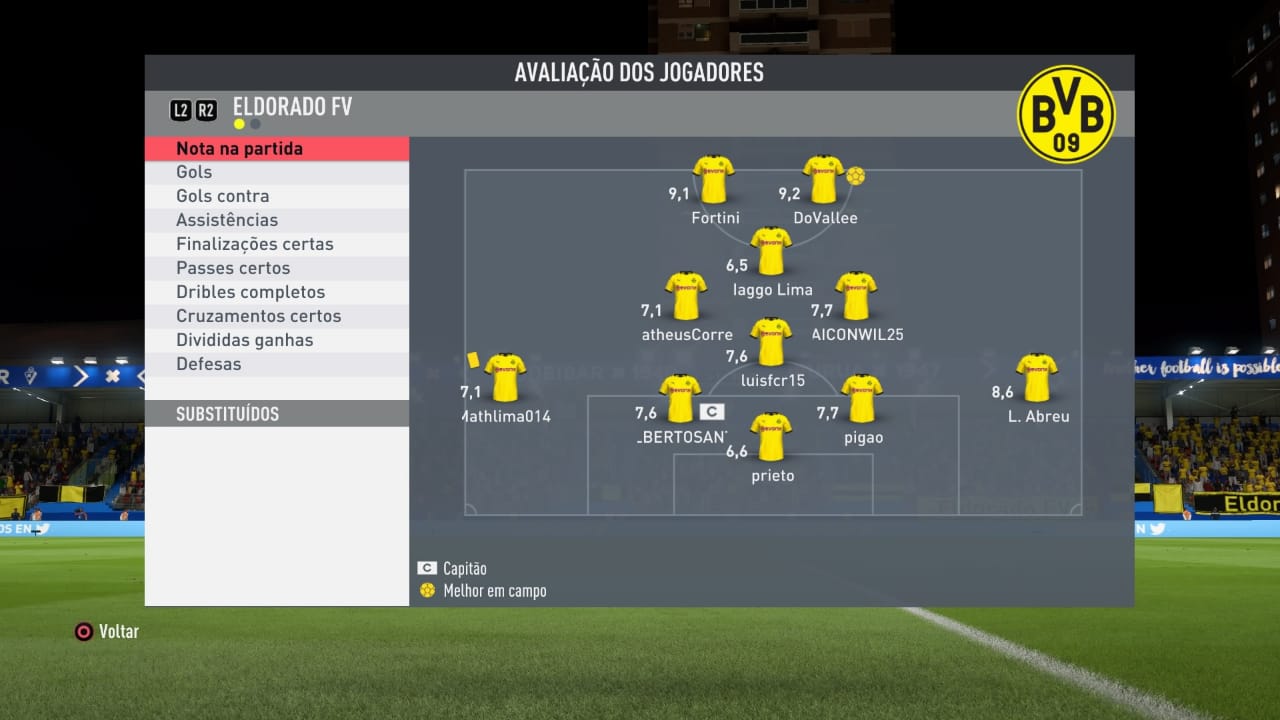Choose Mathlima014's shirt

pyautogui.click(x=505, y=378)
